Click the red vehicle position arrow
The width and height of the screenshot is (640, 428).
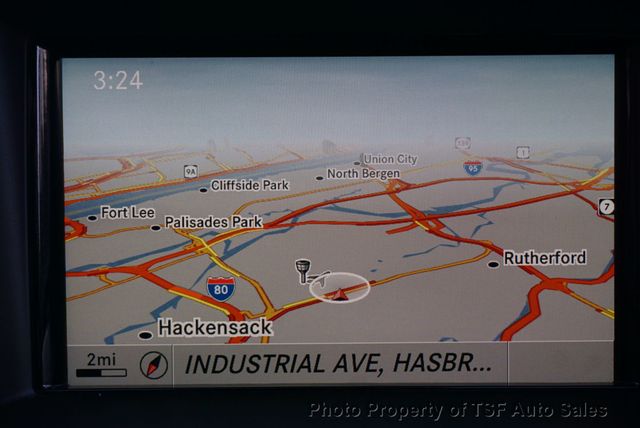pos(341,293)
